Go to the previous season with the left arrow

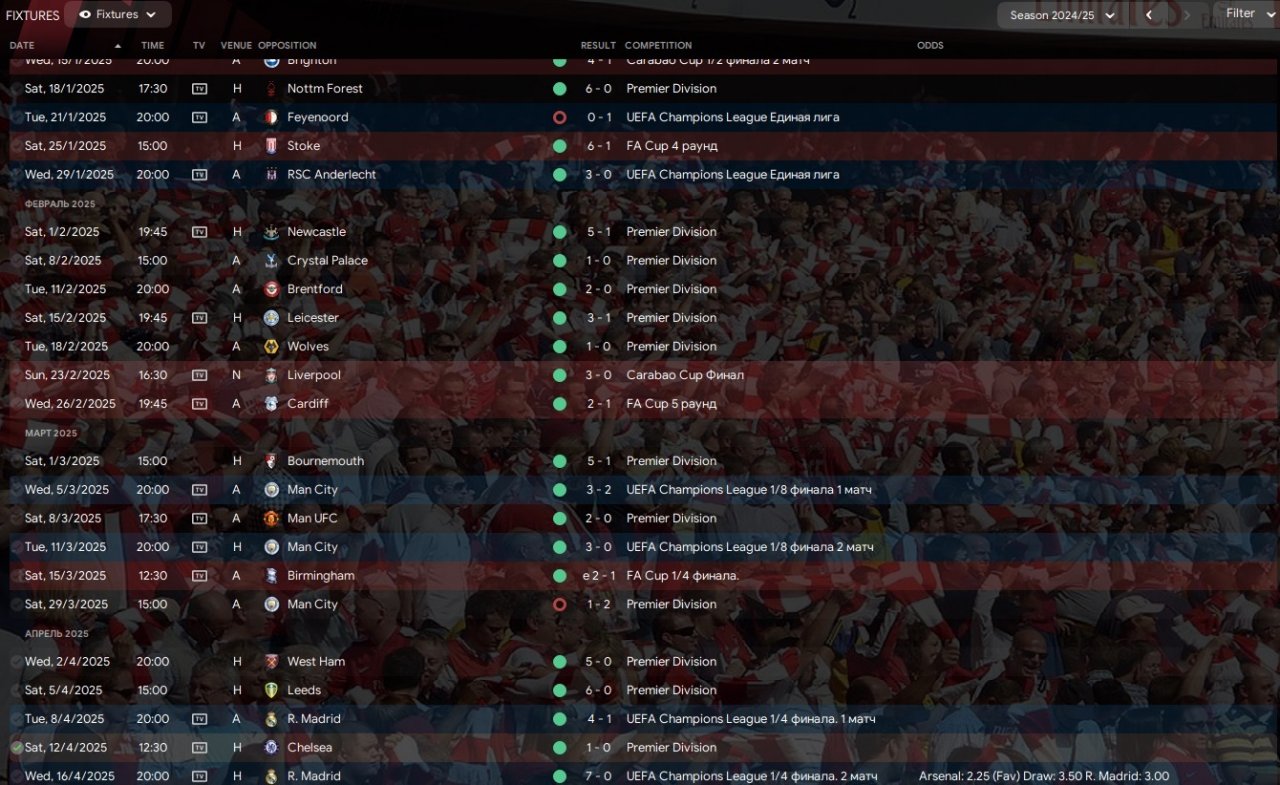click(1149, 15)
